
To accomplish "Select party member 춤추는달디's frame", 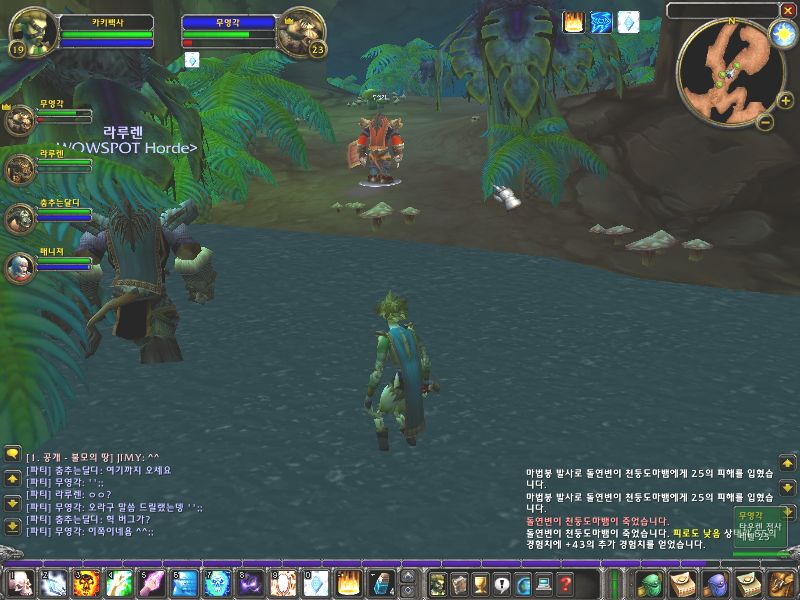I will (x=20, y=219).
